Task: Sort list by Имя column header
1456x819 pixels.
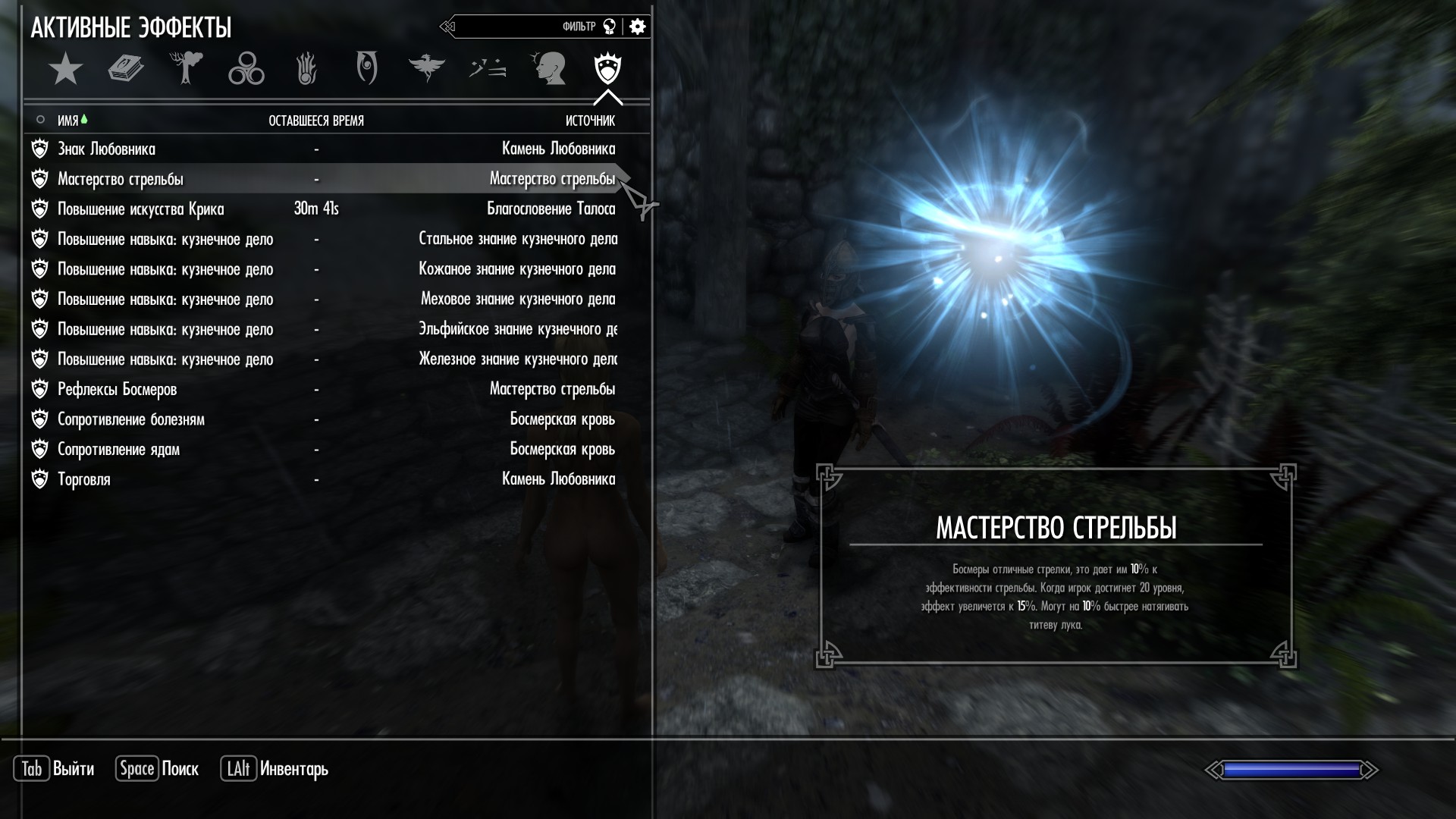Action: coord(68,121)
